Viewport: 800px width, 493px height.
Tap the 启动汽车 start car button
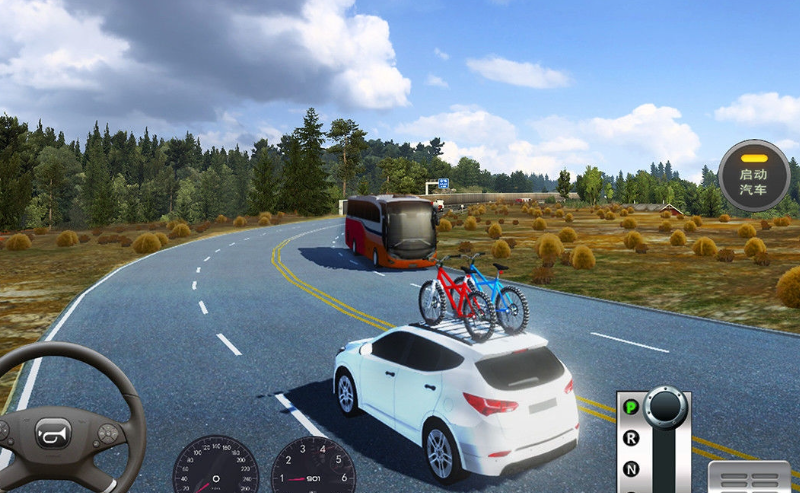[753, 176]
